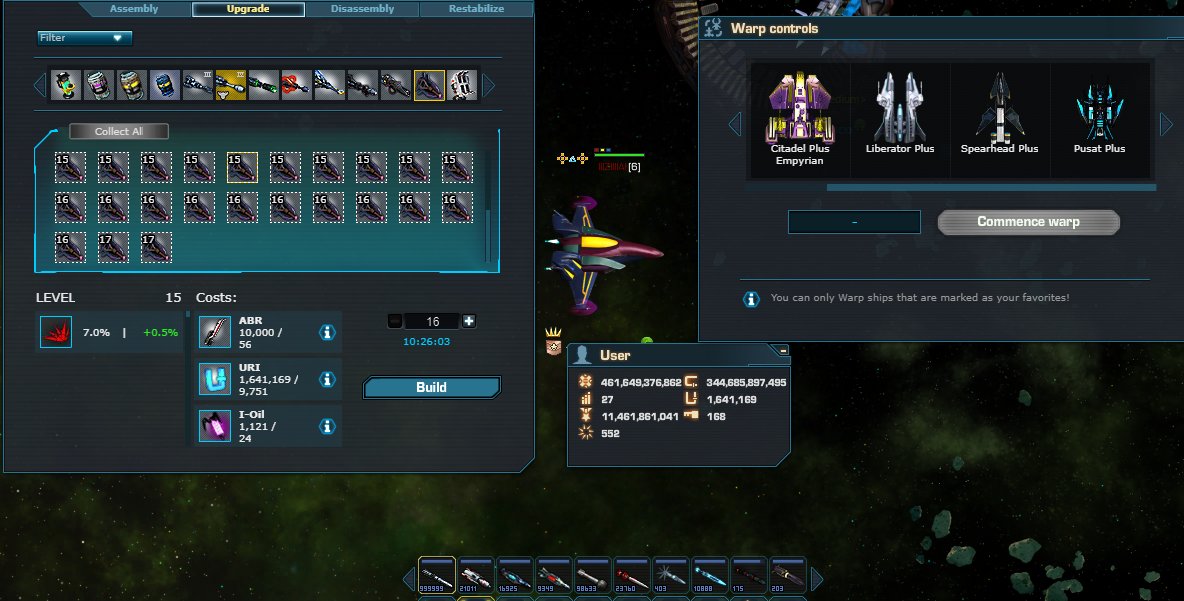Click Commence warp button
Viewport: 1184px width, 601px height.
point(1028,222)
